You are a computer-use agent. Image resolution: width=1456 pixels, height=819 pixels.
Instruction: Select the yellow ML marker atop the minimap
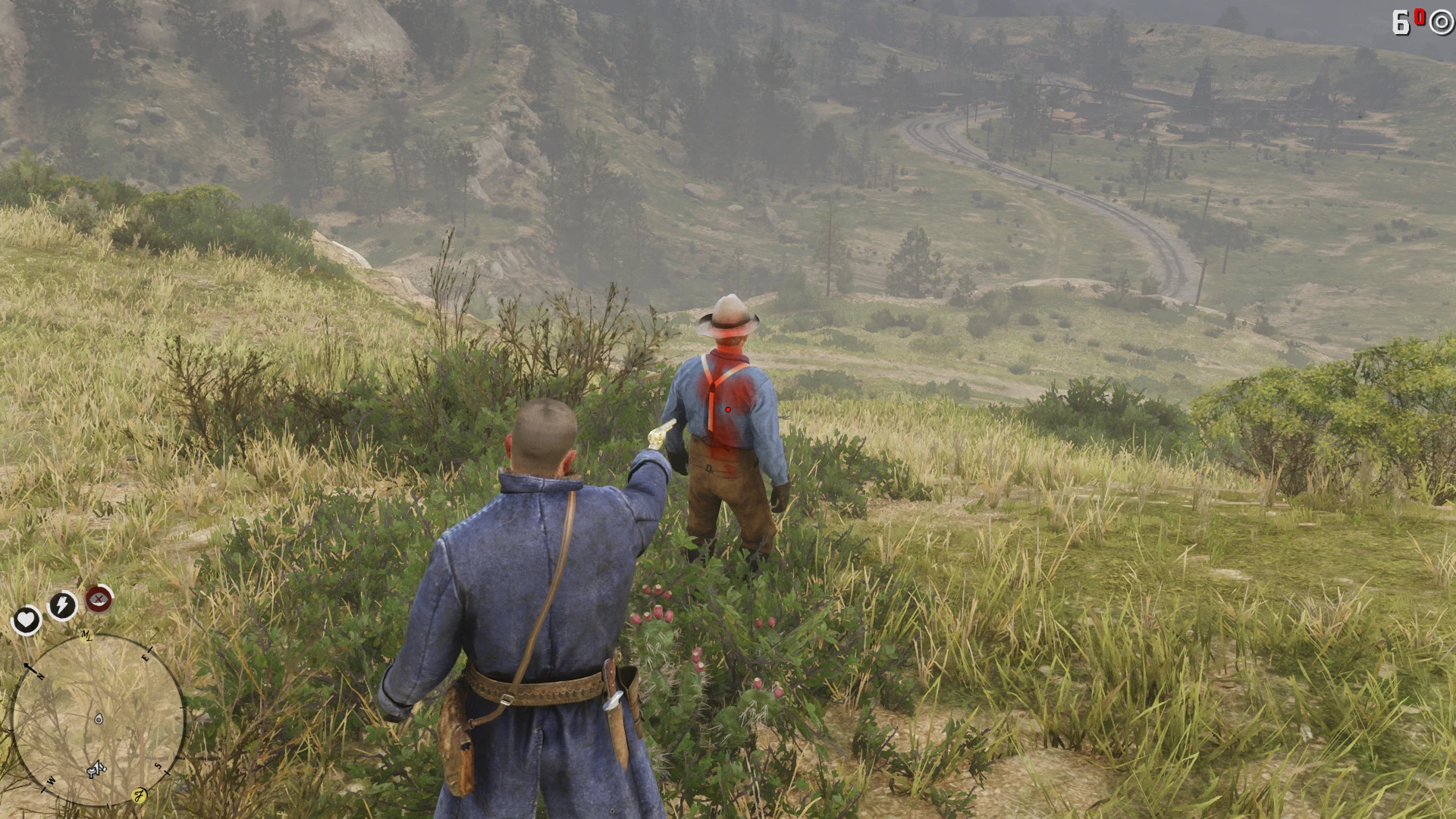86,635
